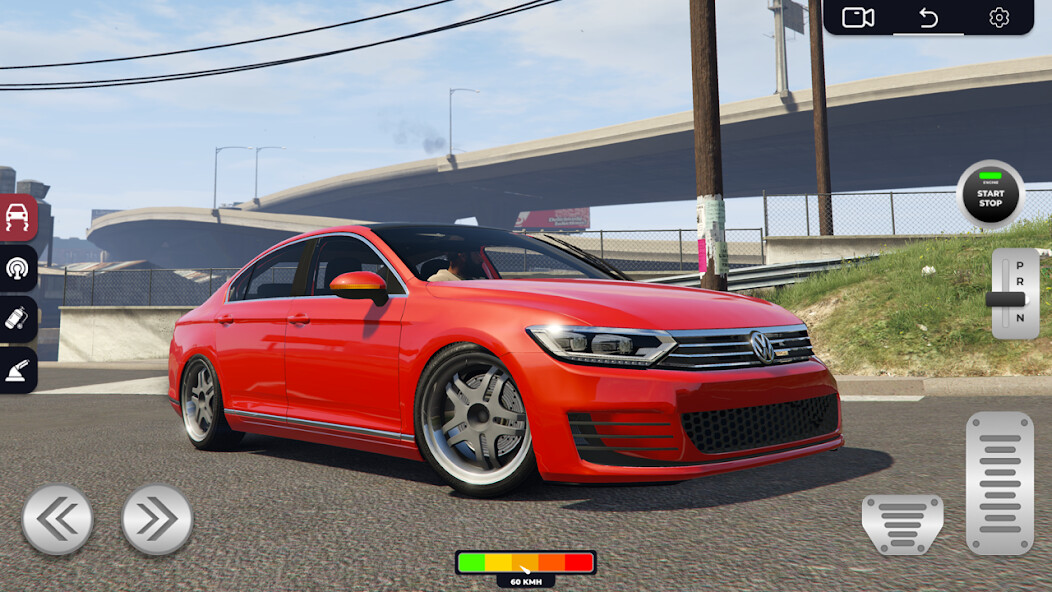Switch the camera view with the video camera icon
This screenshot has width=1052, height=592.
click(x=858, y=17)
